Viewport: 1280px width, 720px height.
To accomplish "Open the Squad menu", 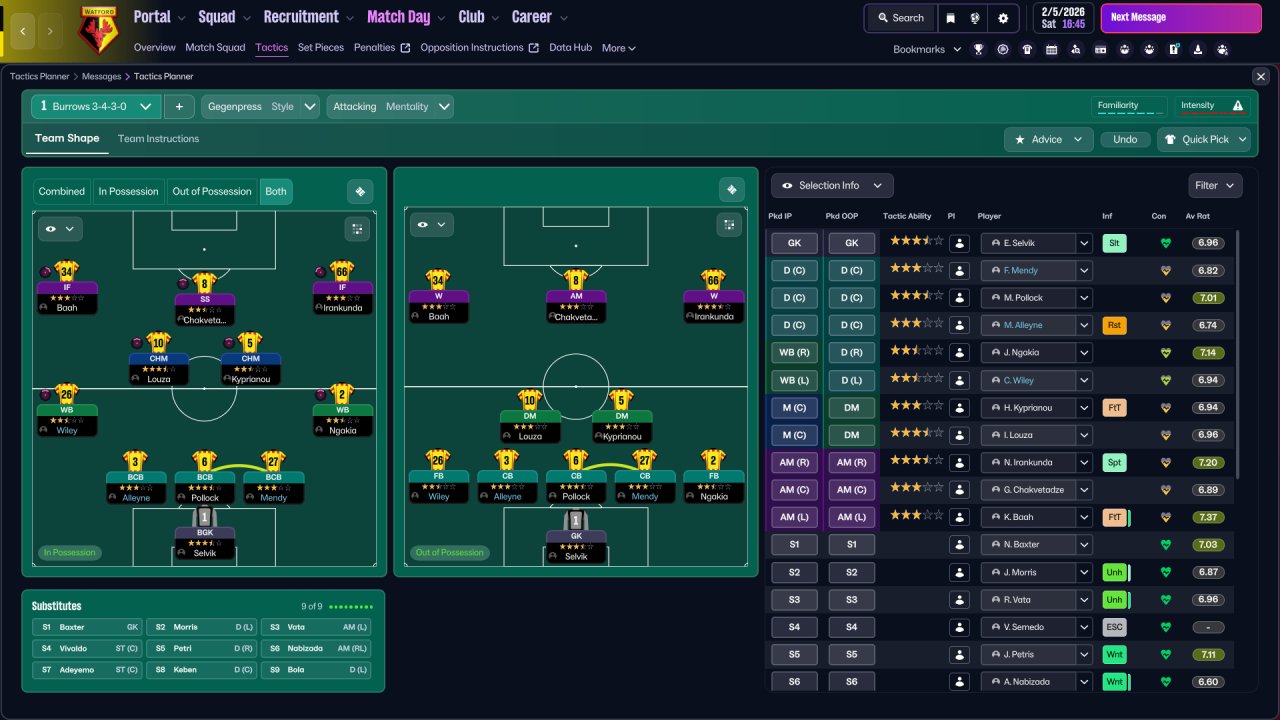I will point(224,17).
